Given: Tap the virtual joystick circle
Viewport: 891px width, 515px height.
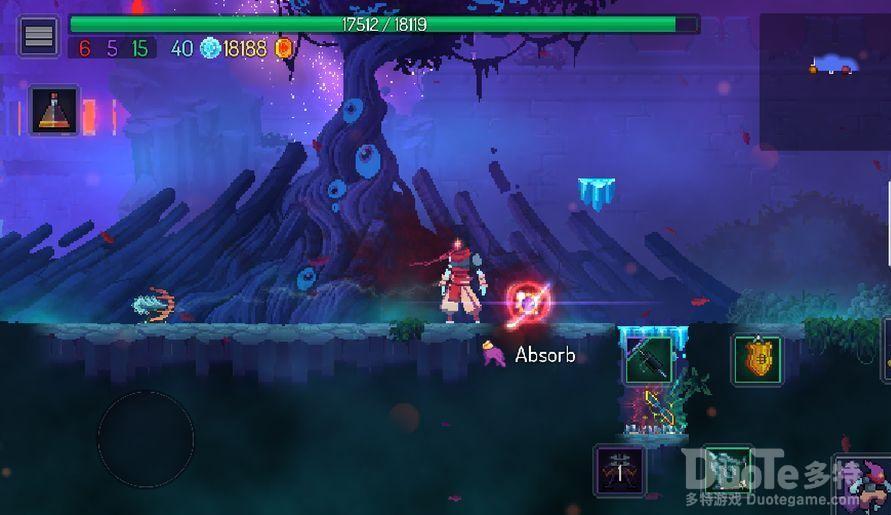Looking at the screenshot, I should [x=146, y=439].
